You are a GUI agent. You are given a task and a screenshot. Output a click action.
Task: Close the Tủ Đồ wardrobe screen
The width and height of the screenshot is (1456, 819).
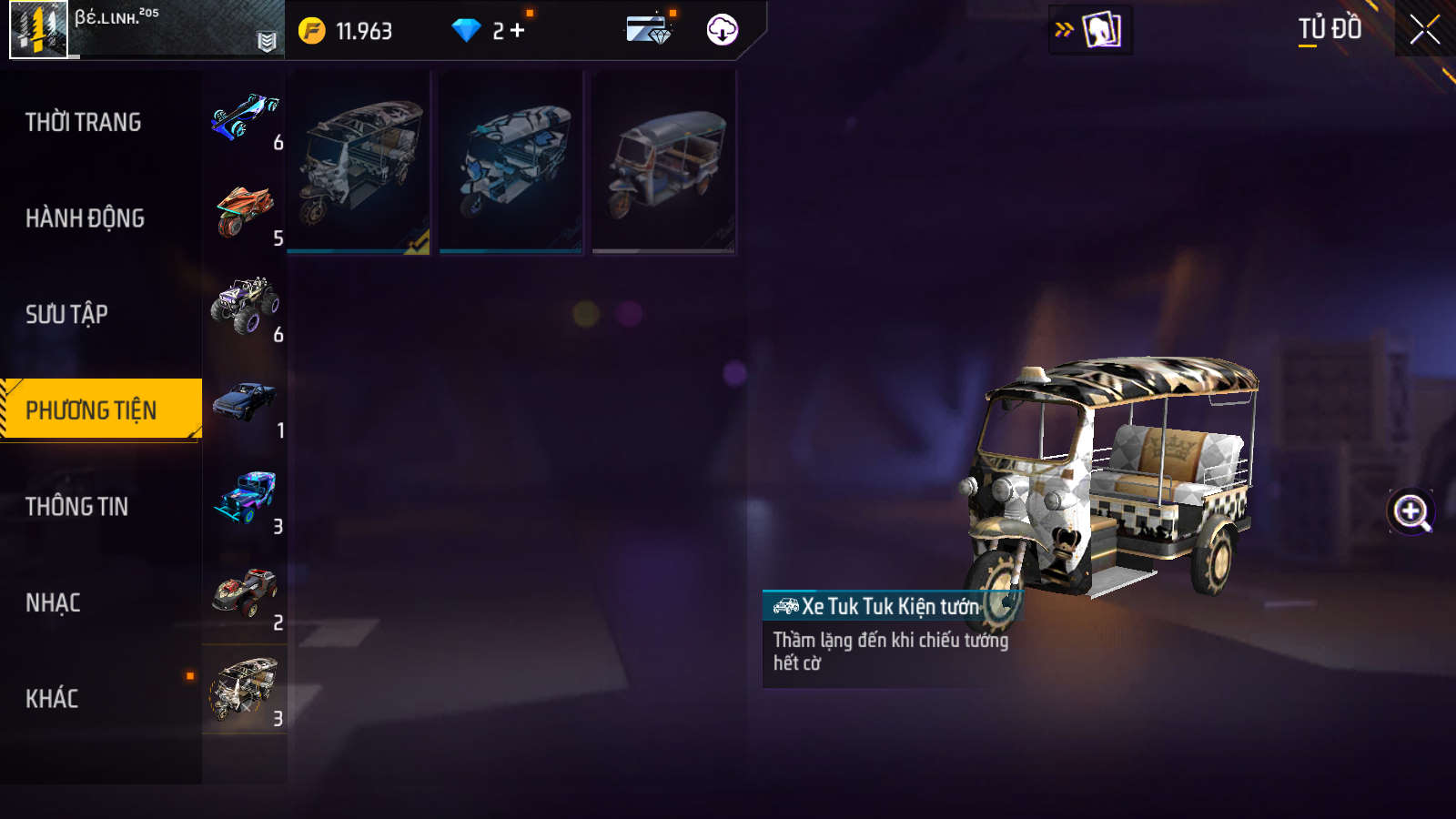click(x=1425, y=30)
